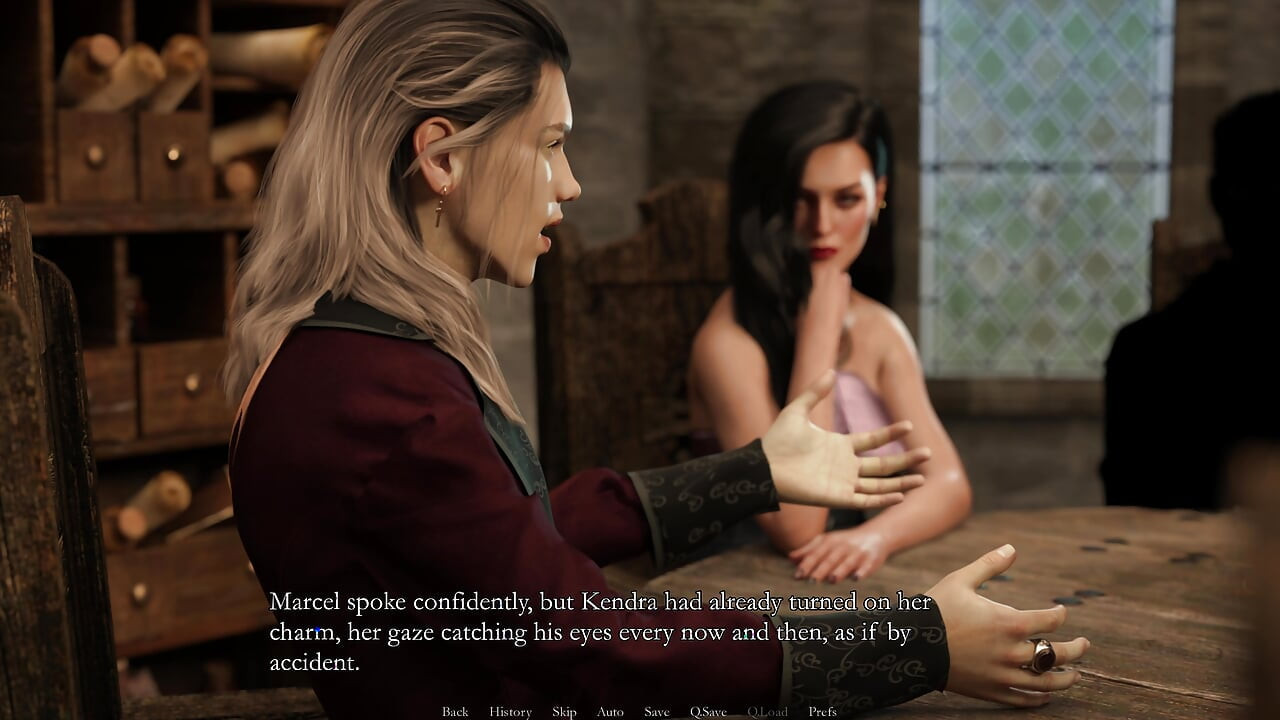Load the last quick save via Q.Load
Screen dimensions: 1280x720
pyautogui.click(x=767, y=711)
